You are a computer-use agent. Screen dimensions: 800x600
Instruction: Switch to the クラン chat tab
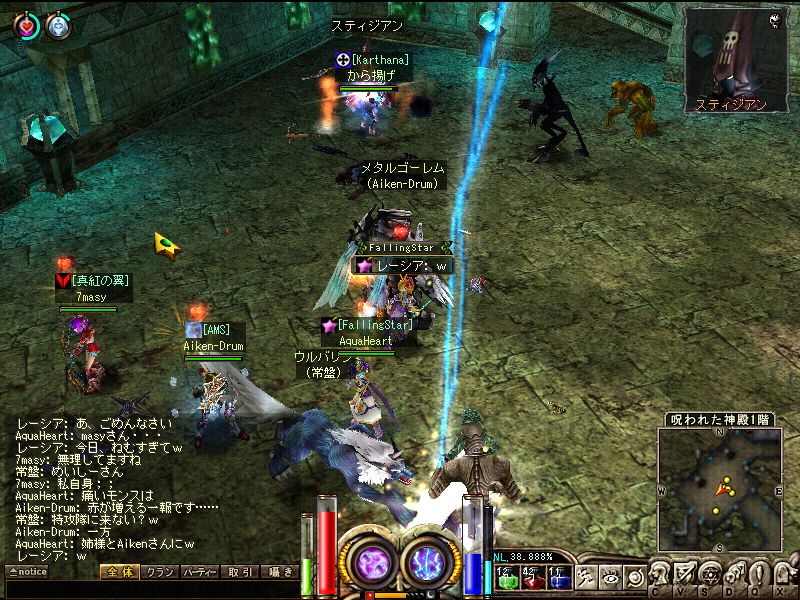point(158,572)
